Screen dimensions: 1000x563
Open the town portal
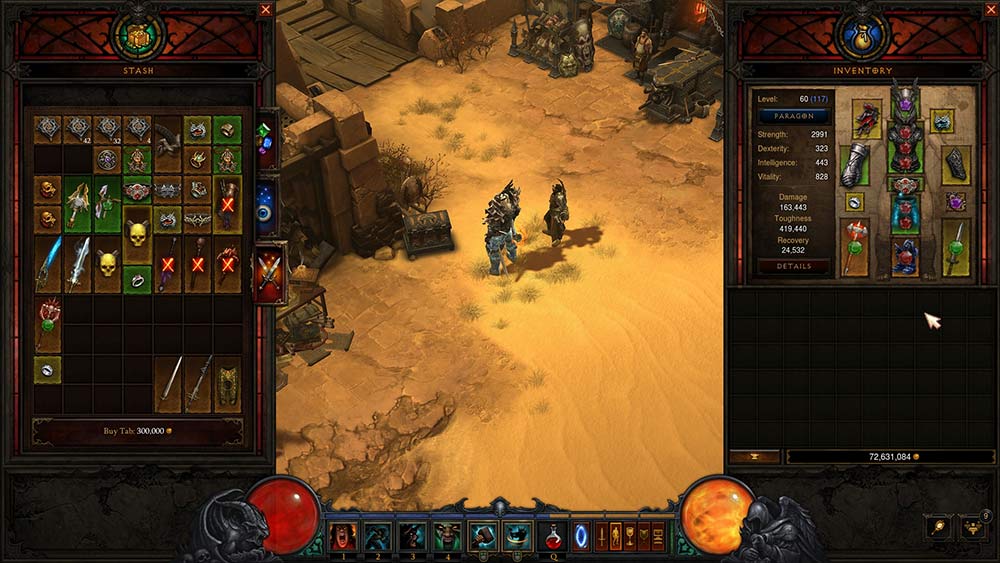581,537
